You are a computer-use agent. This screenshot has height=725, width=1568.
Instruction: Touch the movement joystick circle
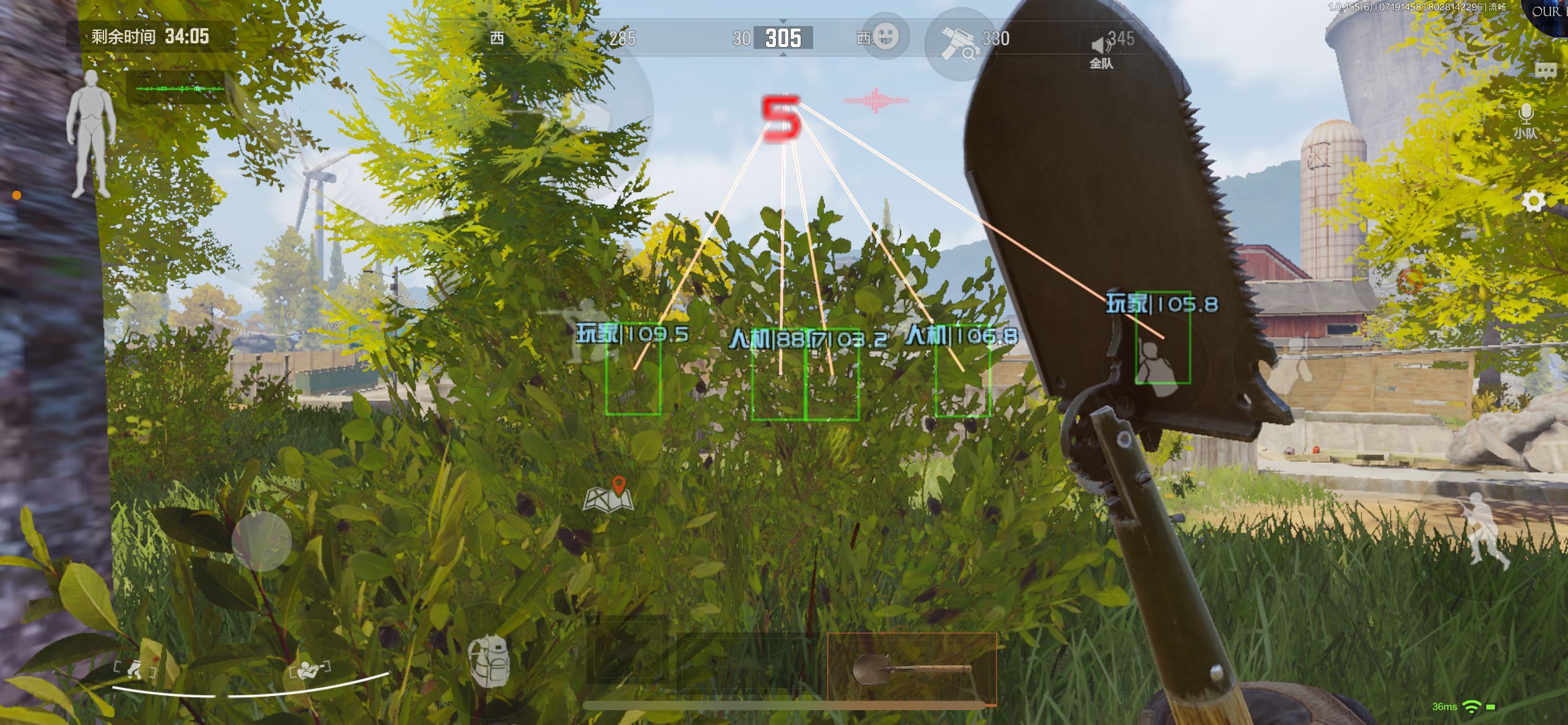pyautogui.click(x=261, y=541)
